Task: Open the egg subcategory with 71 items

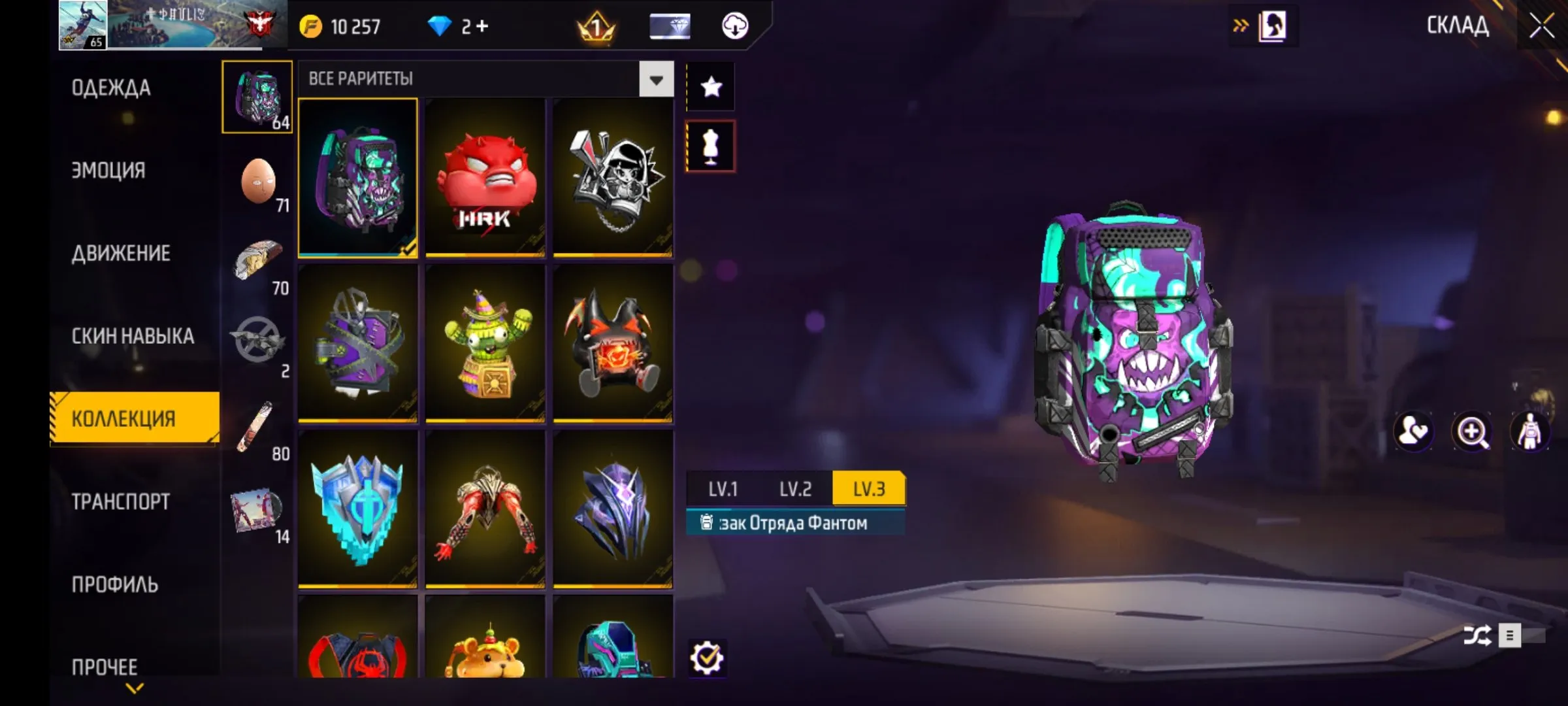Action: (259, 182)
